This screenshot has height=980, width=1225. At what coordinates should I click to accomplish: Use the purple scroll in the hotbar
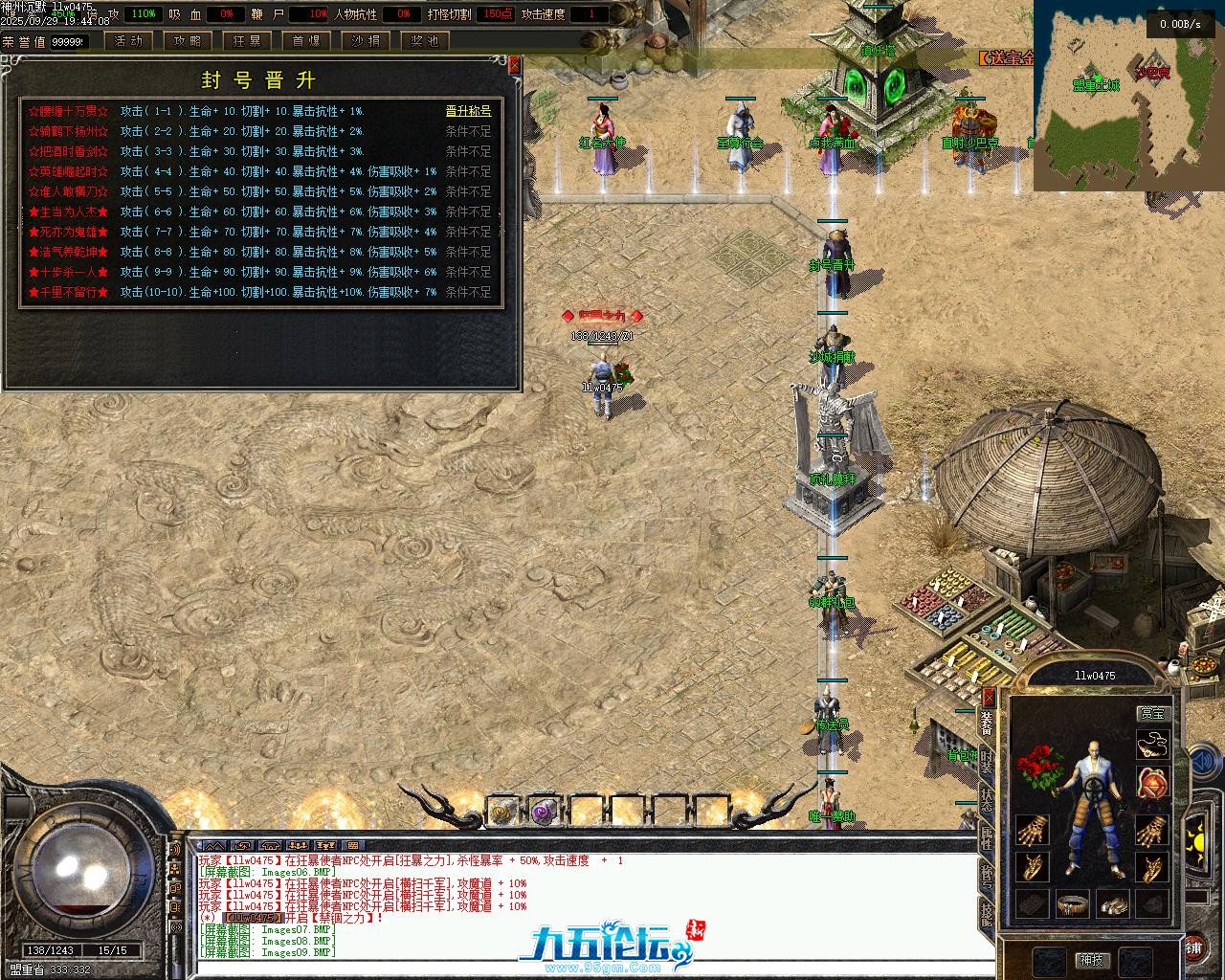click(x=545, y=813)
